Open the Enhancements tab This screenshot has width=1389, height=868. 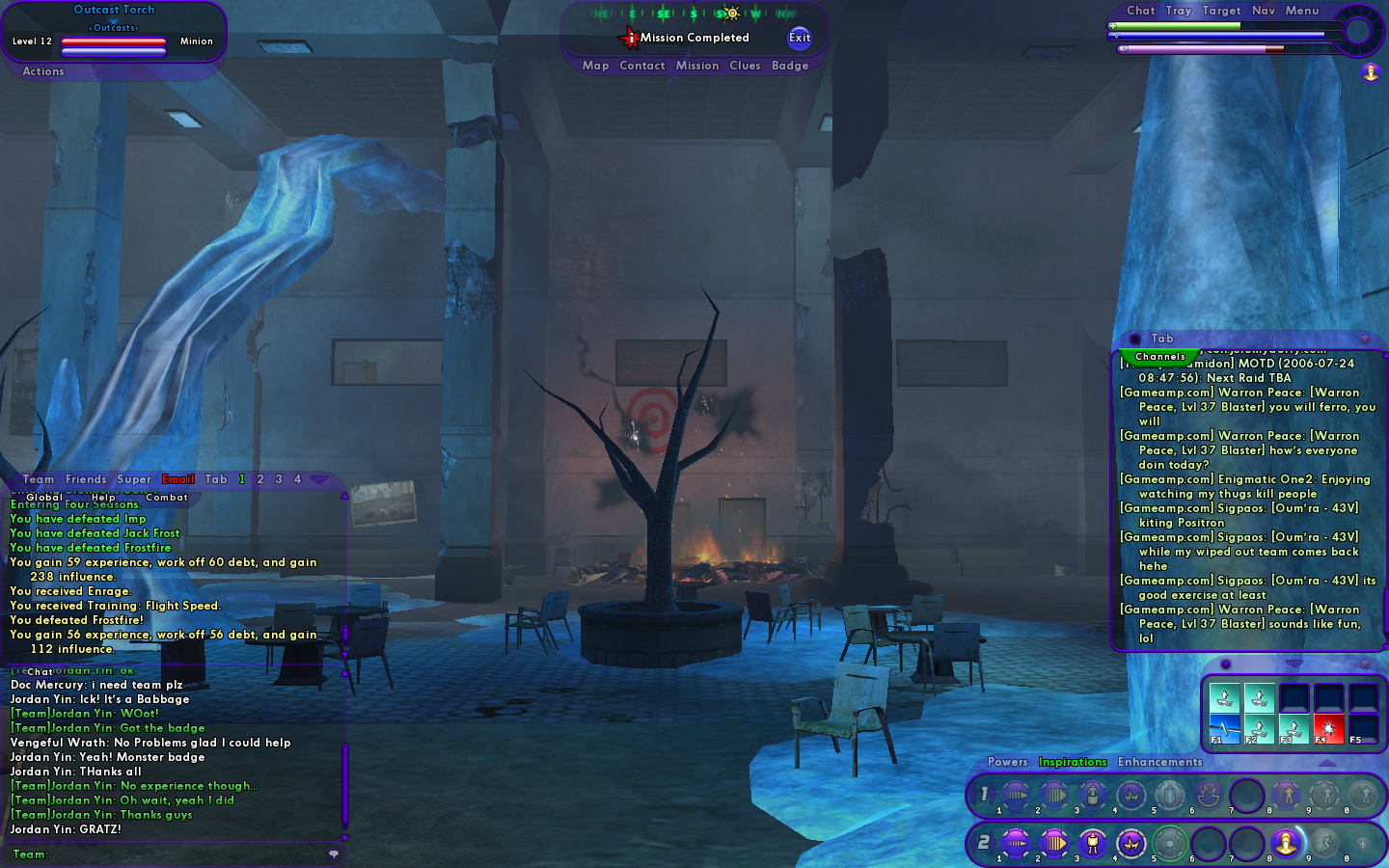click(x=1159, y=762)
